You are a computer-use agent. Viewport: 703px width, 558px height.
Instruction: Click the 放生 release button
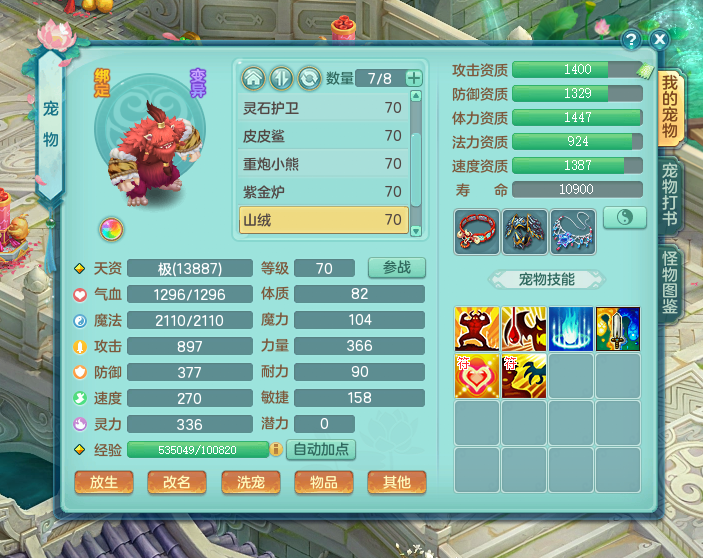coord(104,482)
